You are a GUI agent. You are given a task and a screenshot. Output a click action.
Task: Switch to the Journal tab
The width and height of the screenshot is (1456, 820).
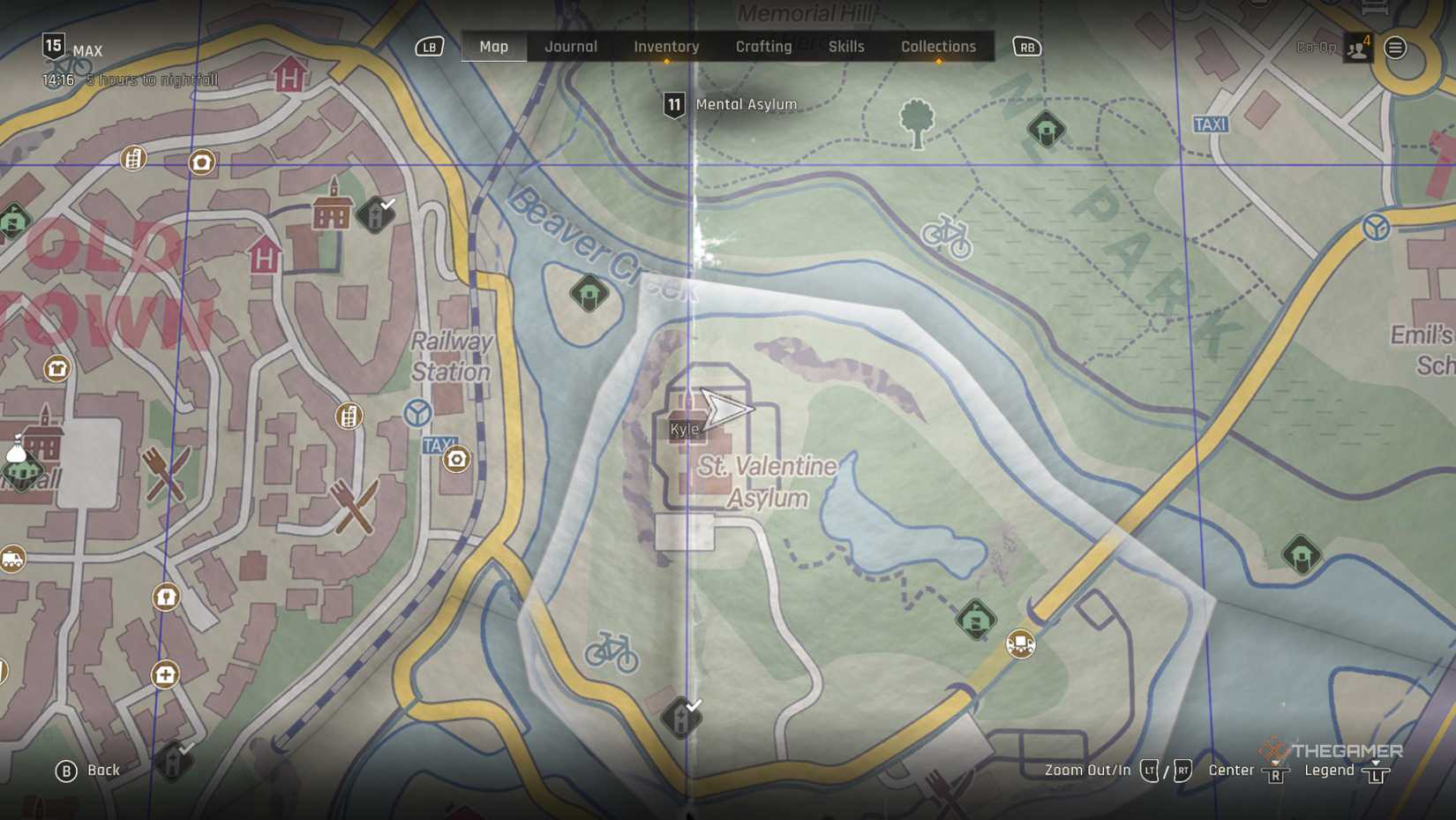(x=570, y=47)
